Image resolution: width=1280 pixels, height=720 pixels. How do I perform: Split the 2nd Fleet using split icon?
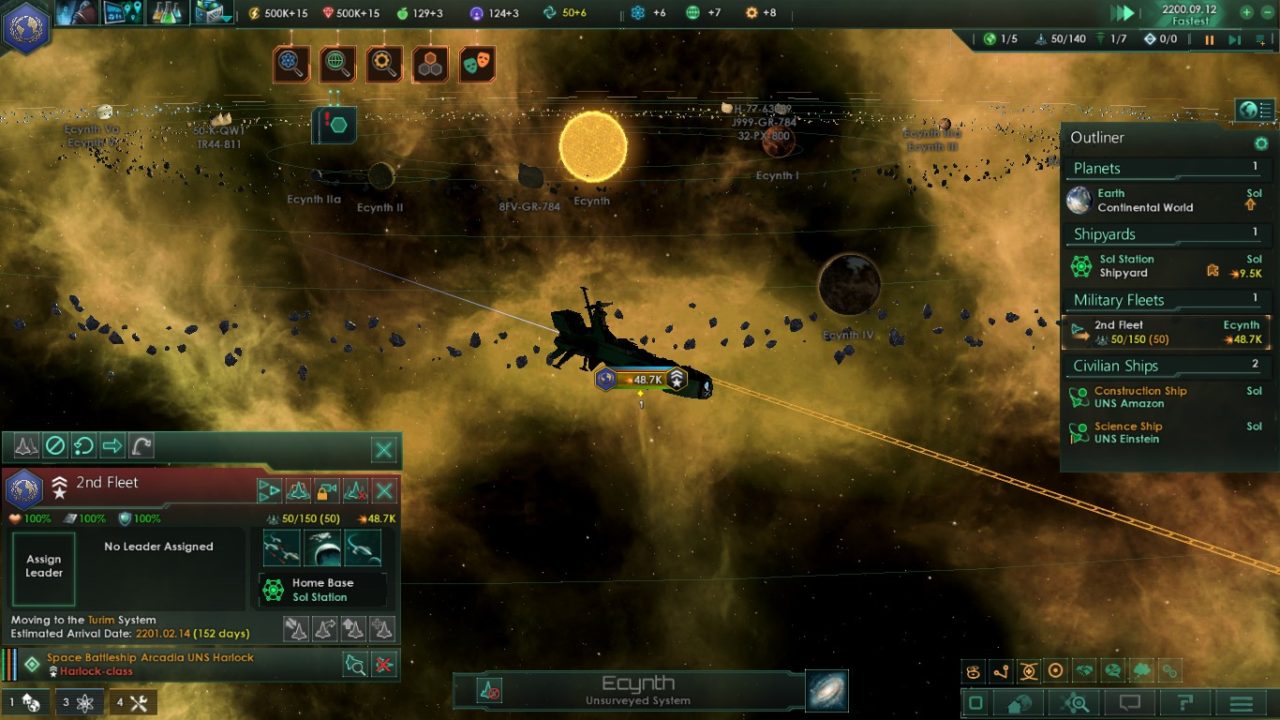pos(271,491)
